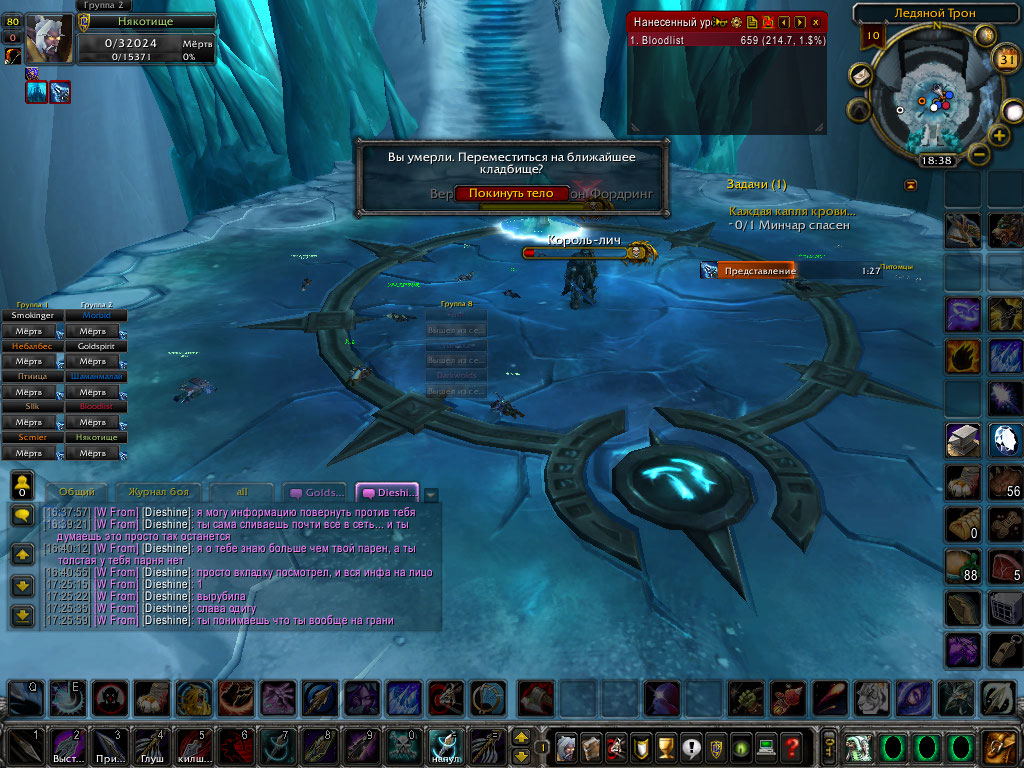
Task: Close the damage meter window
Action: 816,21
